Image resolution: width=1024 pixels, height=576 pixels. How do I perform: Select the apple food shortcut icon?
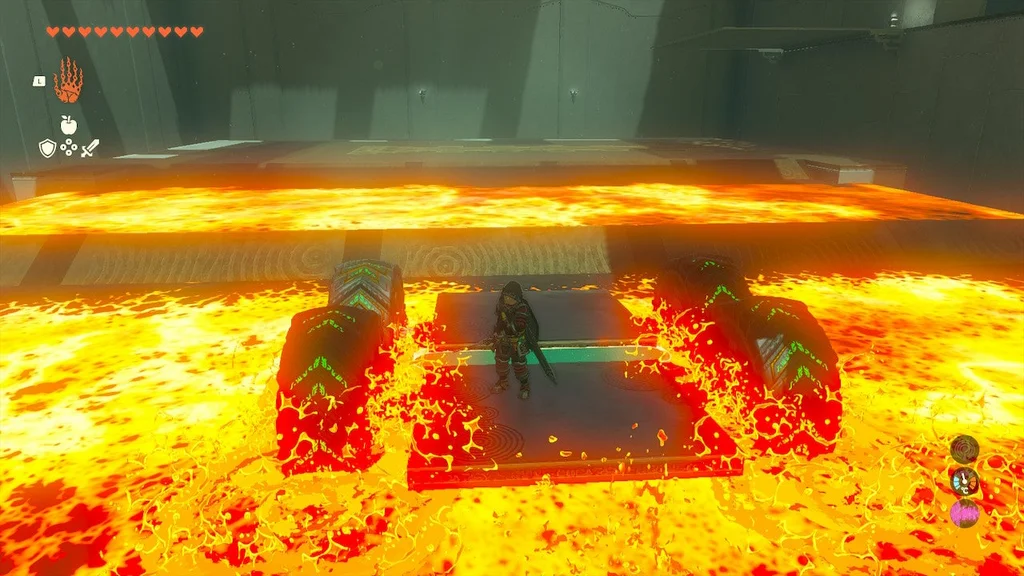[x=68, y=125]
